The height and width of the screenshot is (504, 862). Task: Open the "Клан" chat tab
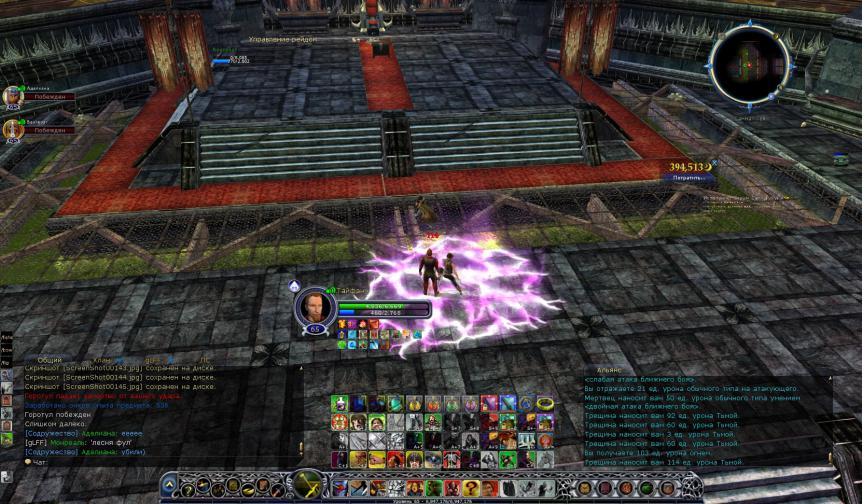point(103,359)
